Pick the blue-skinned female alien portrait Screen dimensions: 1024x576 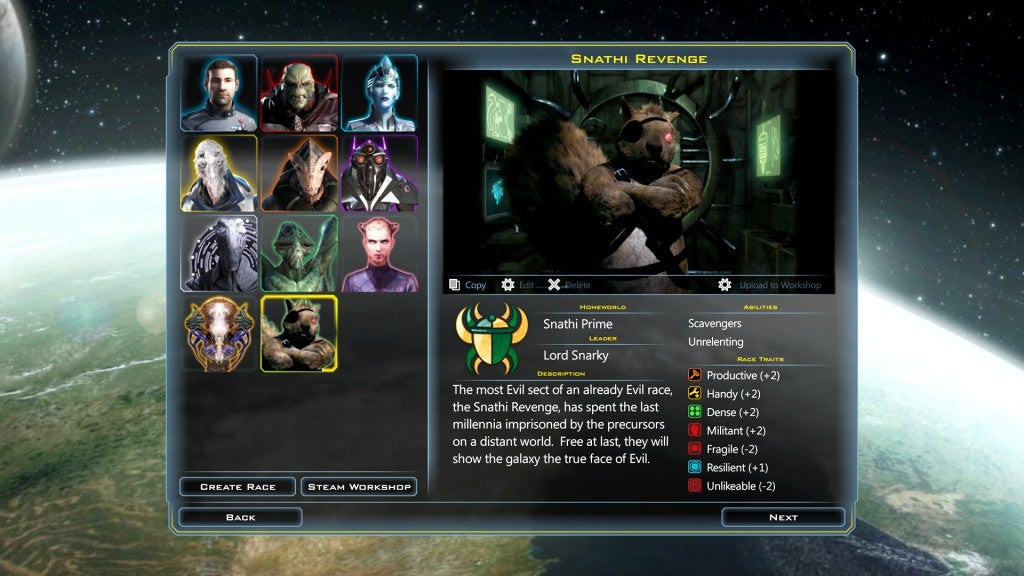[x=380, y=93]
